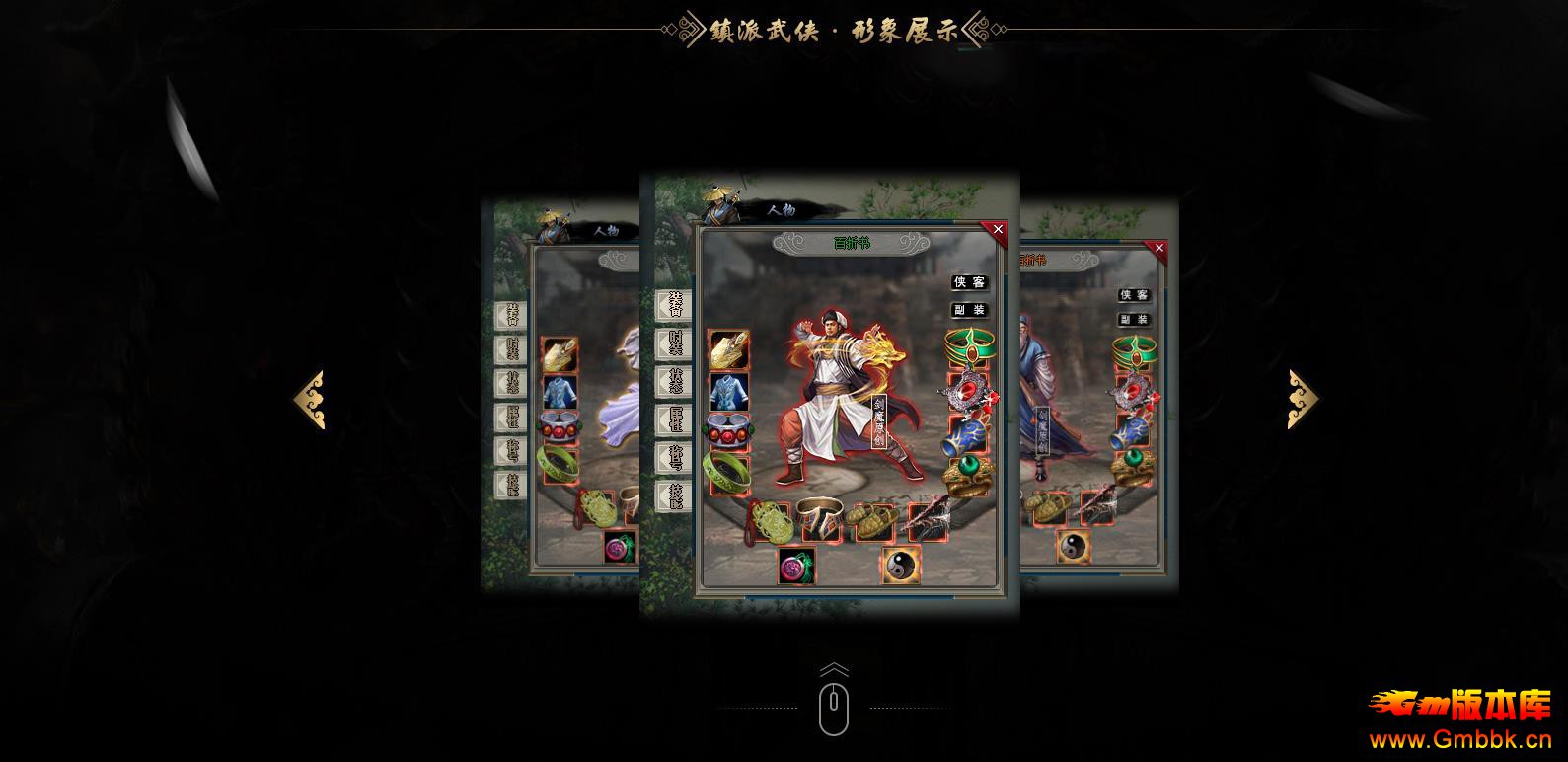Open the 技能 tab in center panel

[676, 495]
